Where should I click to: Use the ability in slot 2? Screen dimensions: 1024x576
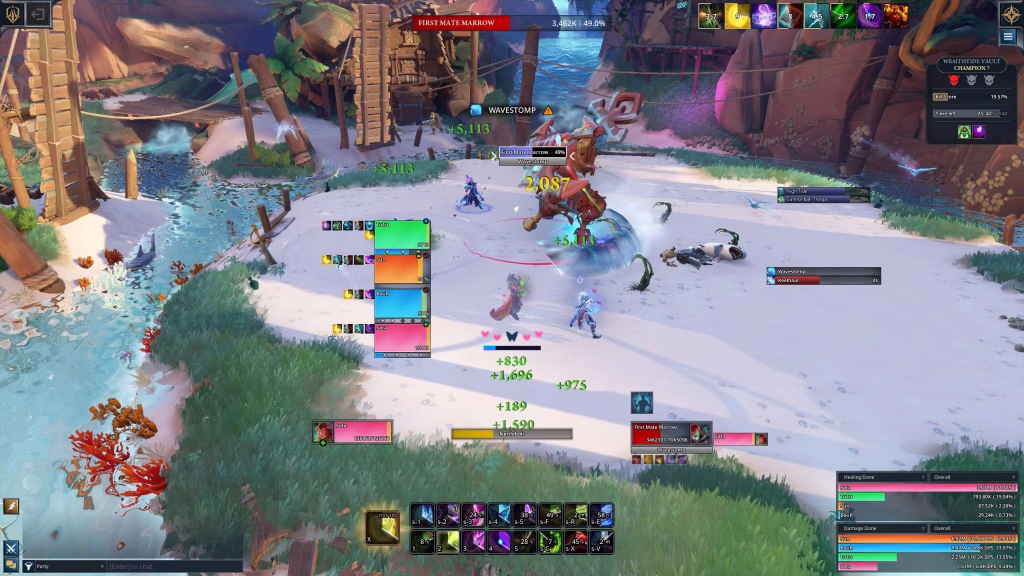447,541
